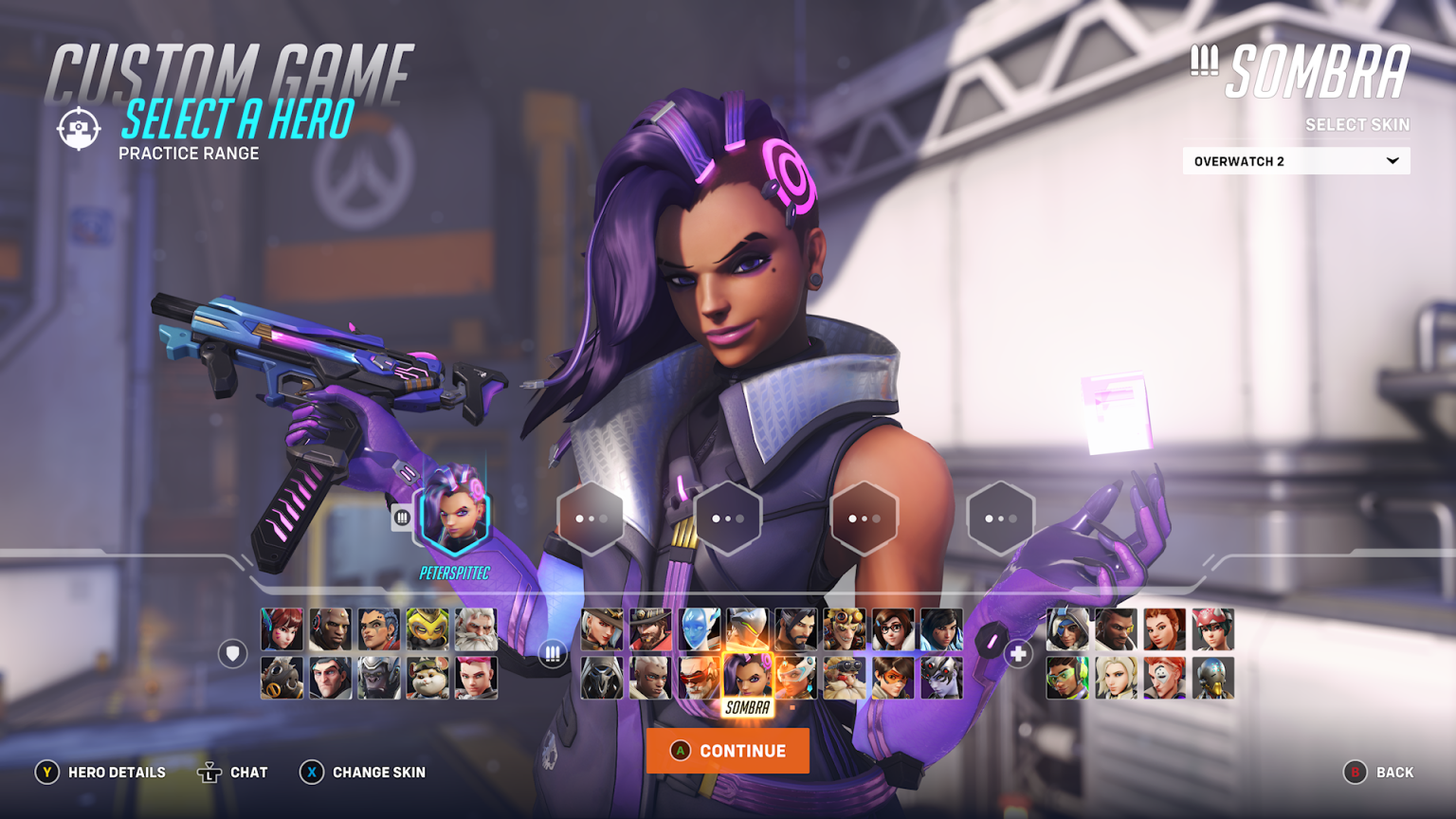Image resolution: width=1456 pixels, height=819 pixels.
Task: Open the Overwatch 2 skin selection dropdown
Action: click(x=1295, y=161)
